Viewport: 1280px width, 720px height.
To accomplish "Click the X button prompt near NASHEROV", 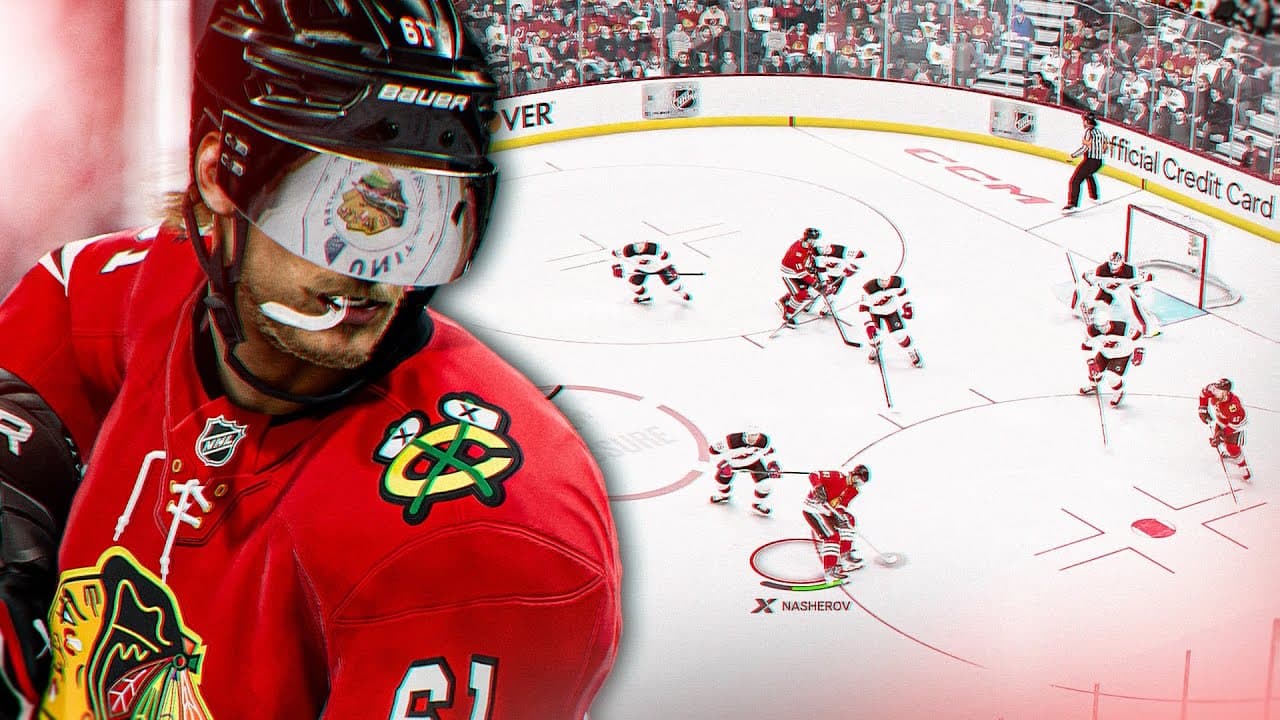I will pyautogui.click(x=764, y=605).
